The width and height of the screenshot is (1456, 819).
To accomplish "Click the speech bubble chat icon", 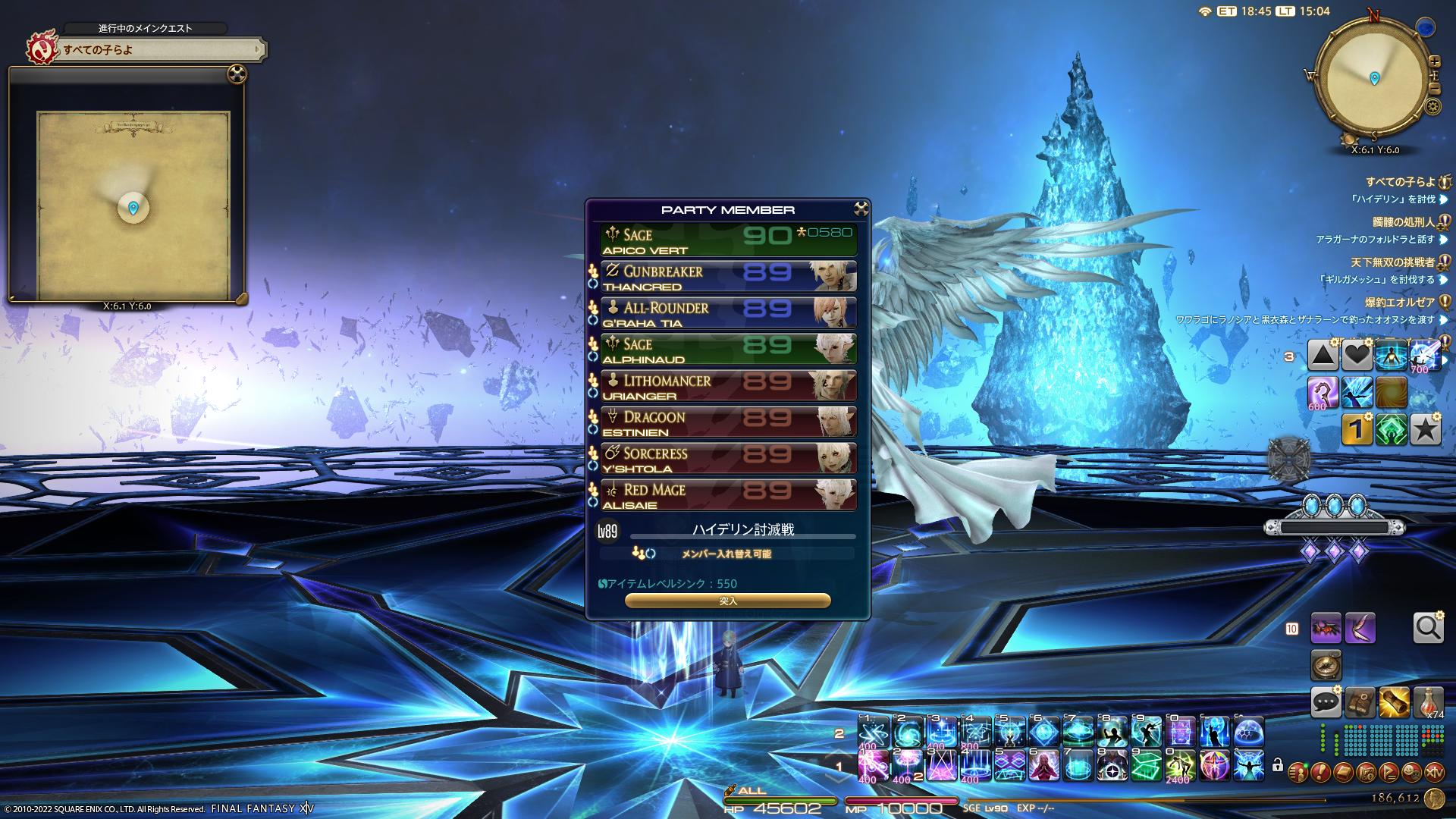I will (x=1326, y=702).
